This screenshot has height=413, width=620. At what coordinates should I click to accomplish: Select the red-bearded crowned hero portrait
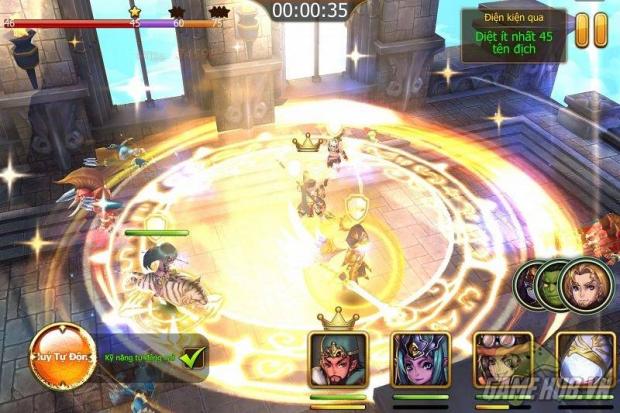(338, 359)
